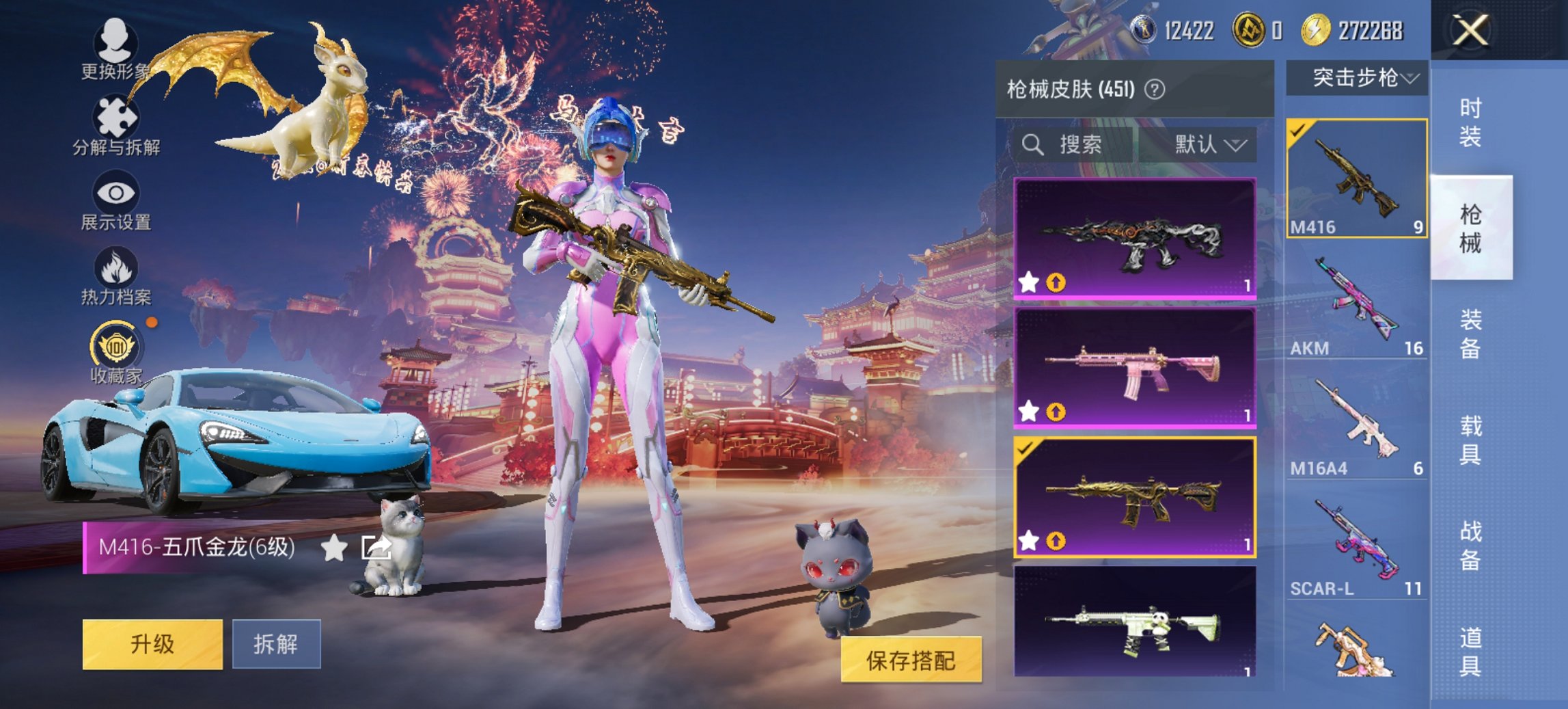Click the search magnifier in the skin panel
The height and width of the screenshot is (709, 1568).
[1032, 146]
